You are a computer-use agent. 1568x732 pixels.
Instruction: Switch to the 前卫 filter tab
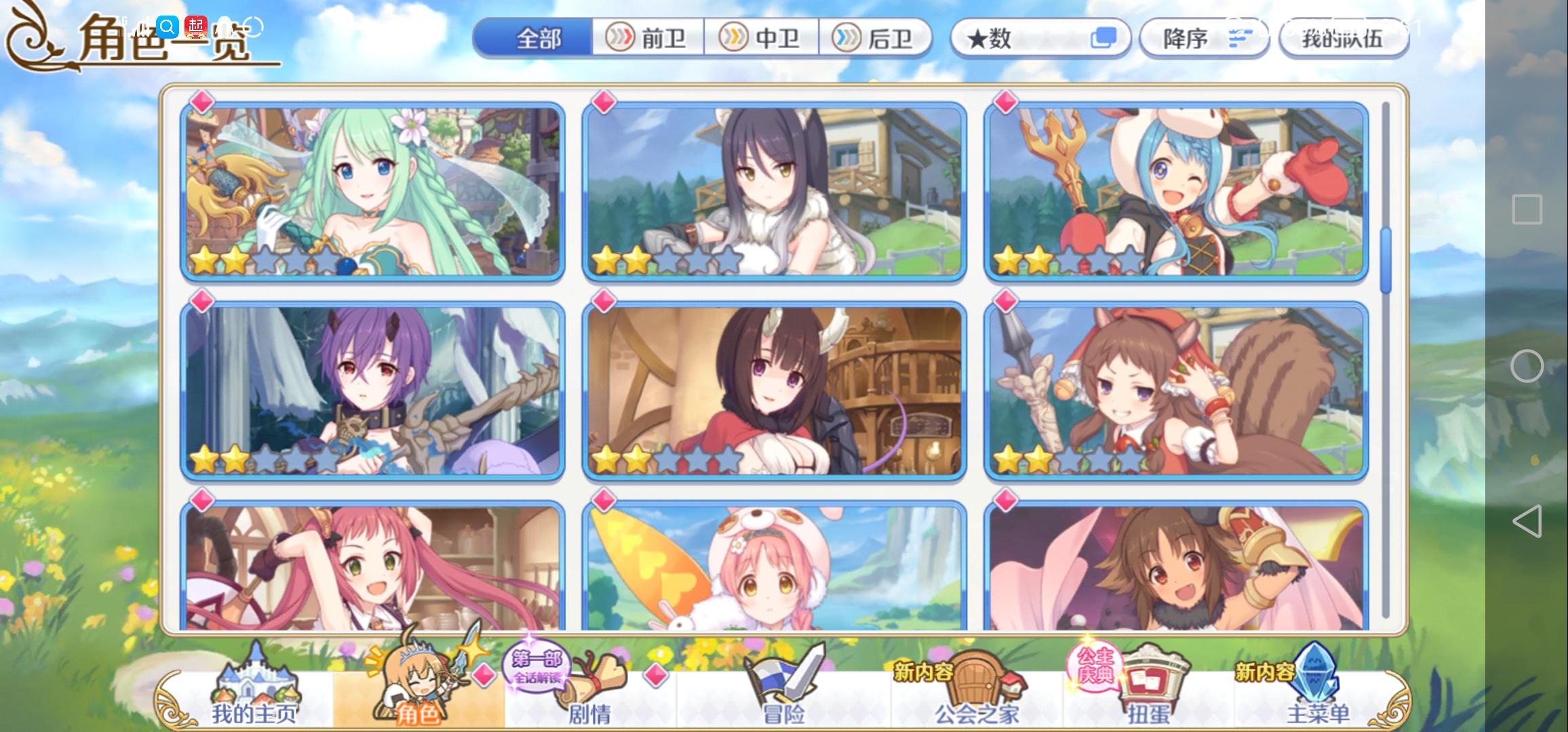650,39
